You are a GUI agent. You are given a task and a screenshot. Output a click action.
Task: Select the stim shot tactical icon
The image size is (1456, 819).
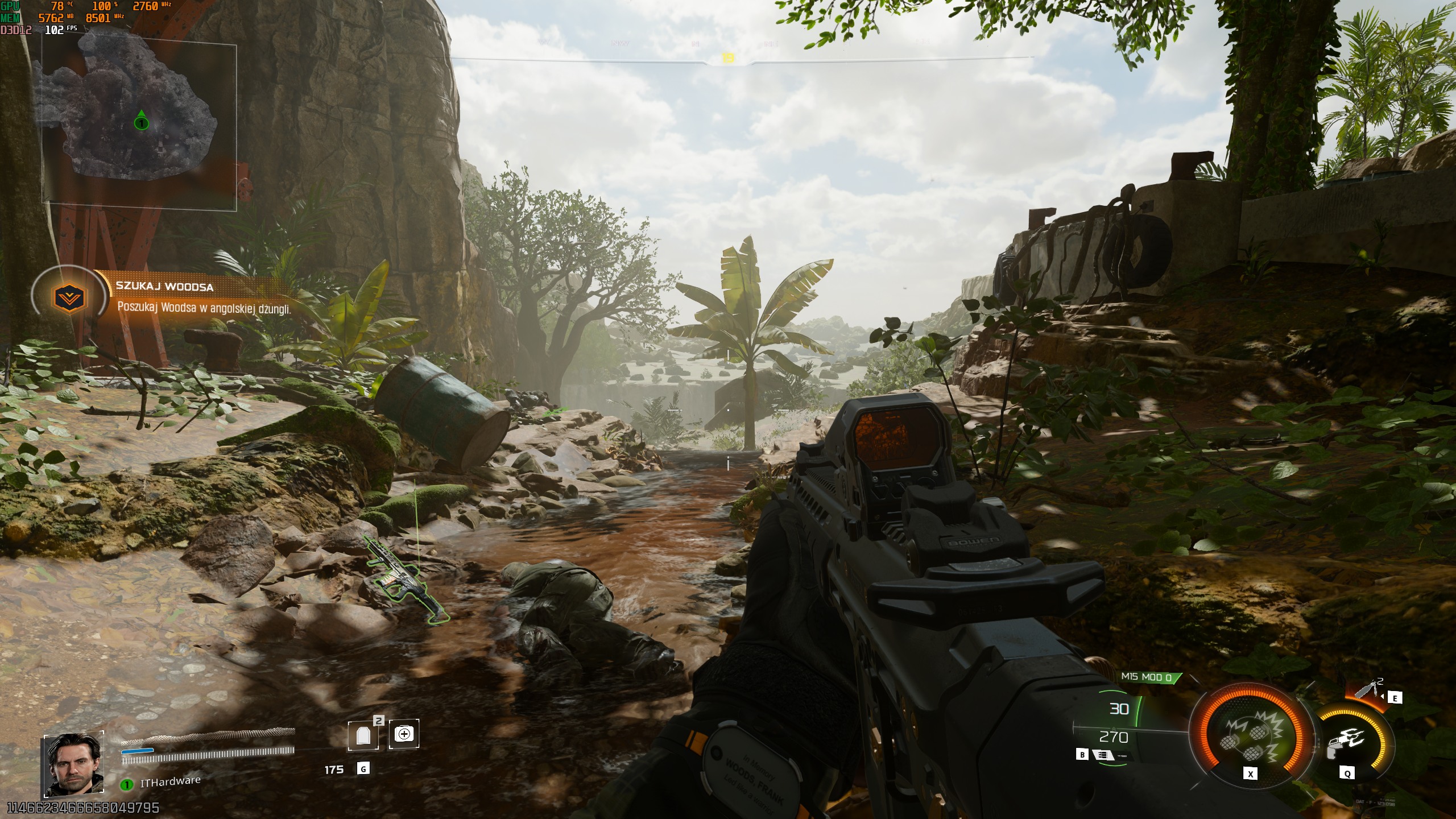click(1368, 690)
